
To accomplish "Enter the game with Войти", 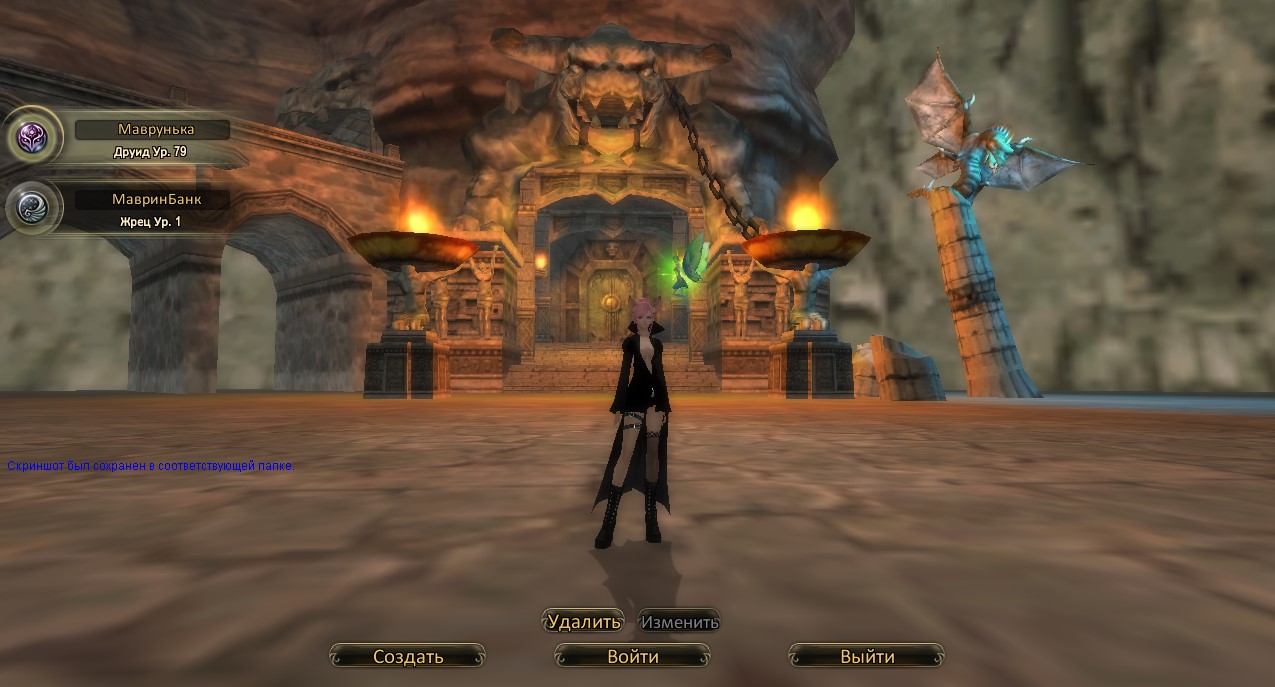I will point(633,657).
